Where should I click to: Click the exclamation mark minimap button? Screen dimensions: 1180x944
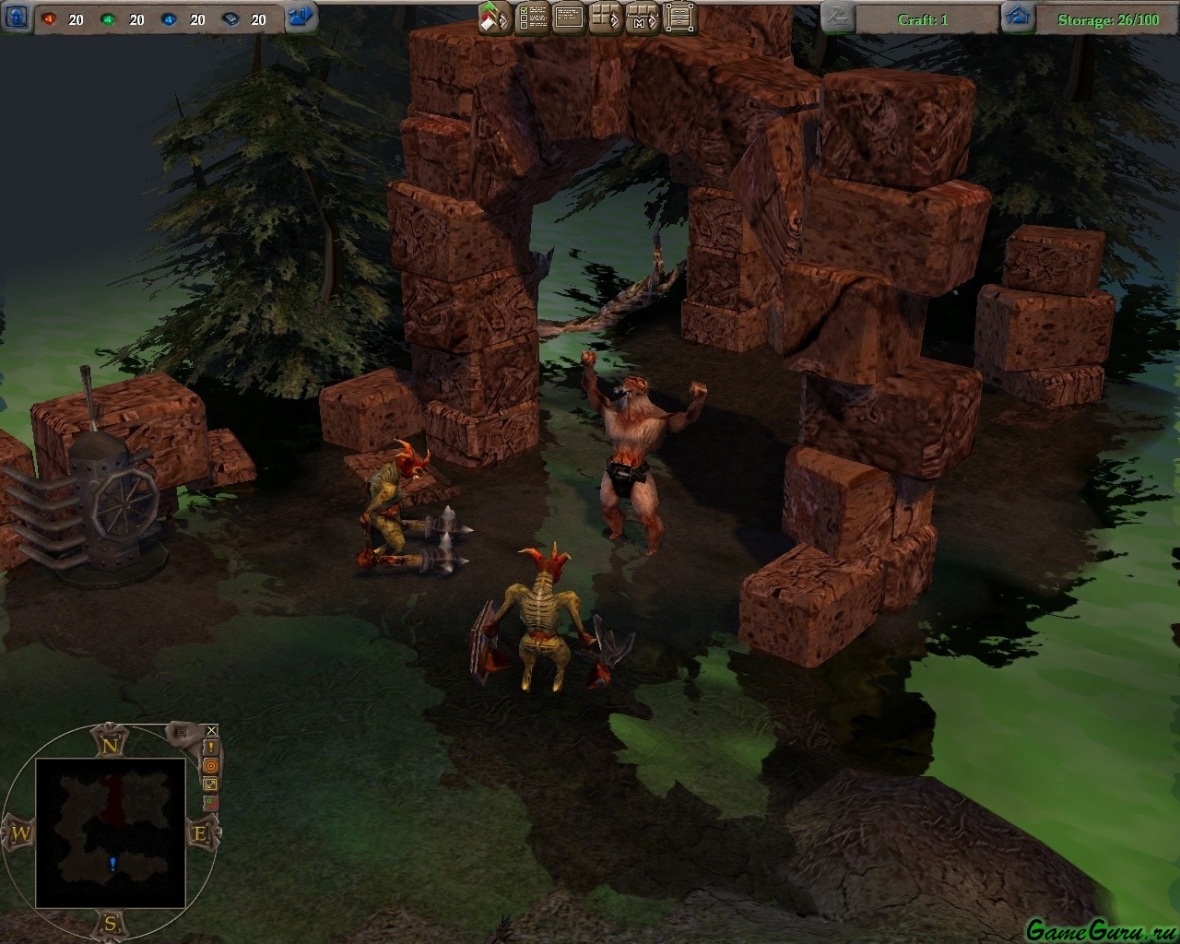(x=211, y=748)
